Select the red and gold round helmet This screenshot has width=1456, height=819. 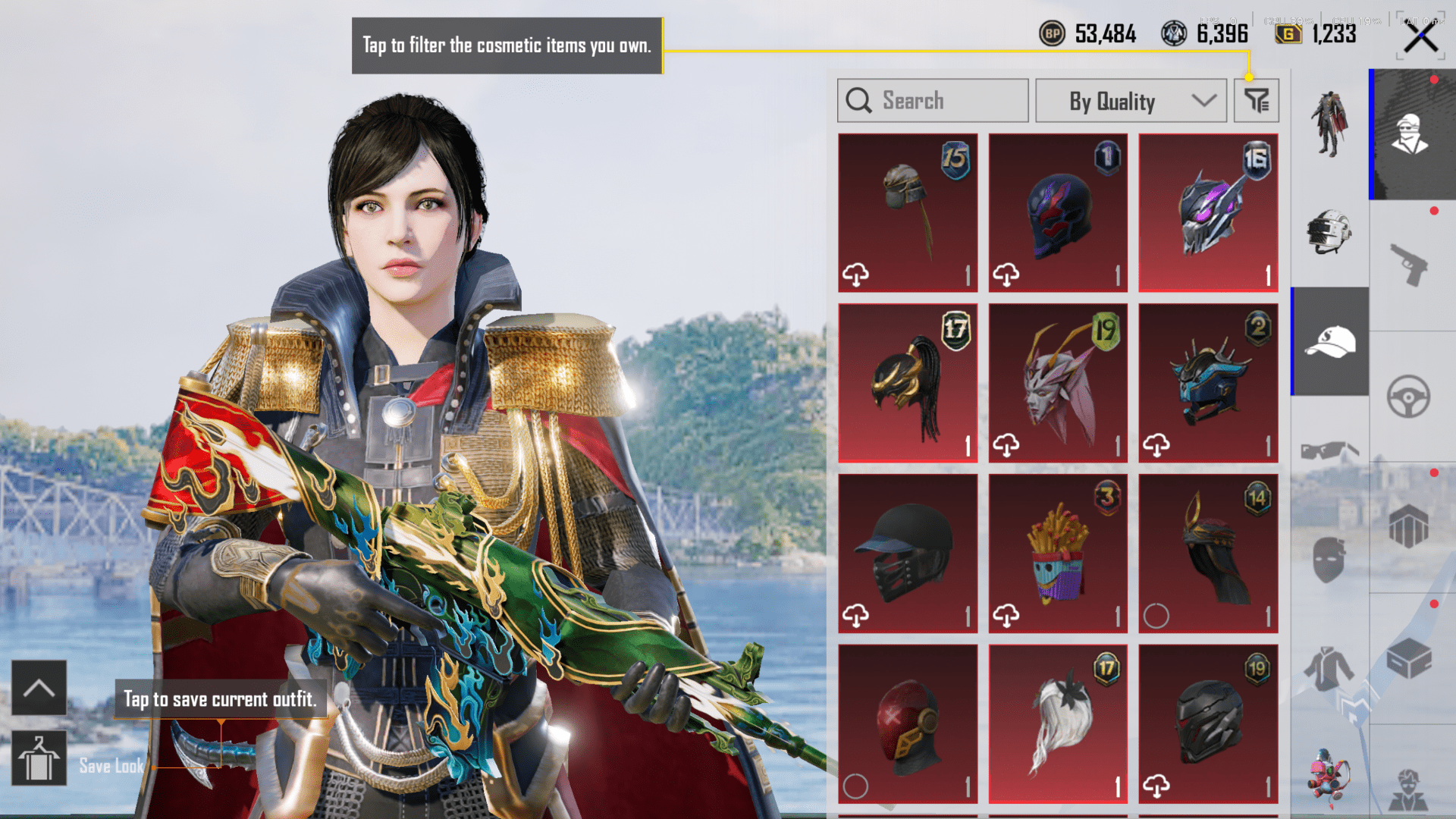click(908, 724)
